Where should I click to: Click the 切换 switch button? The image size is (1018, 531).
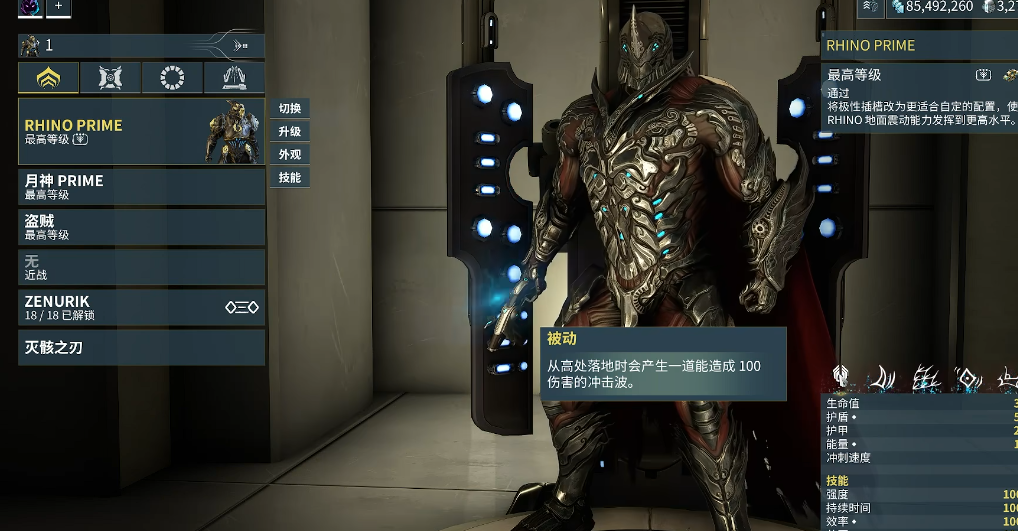290,108
